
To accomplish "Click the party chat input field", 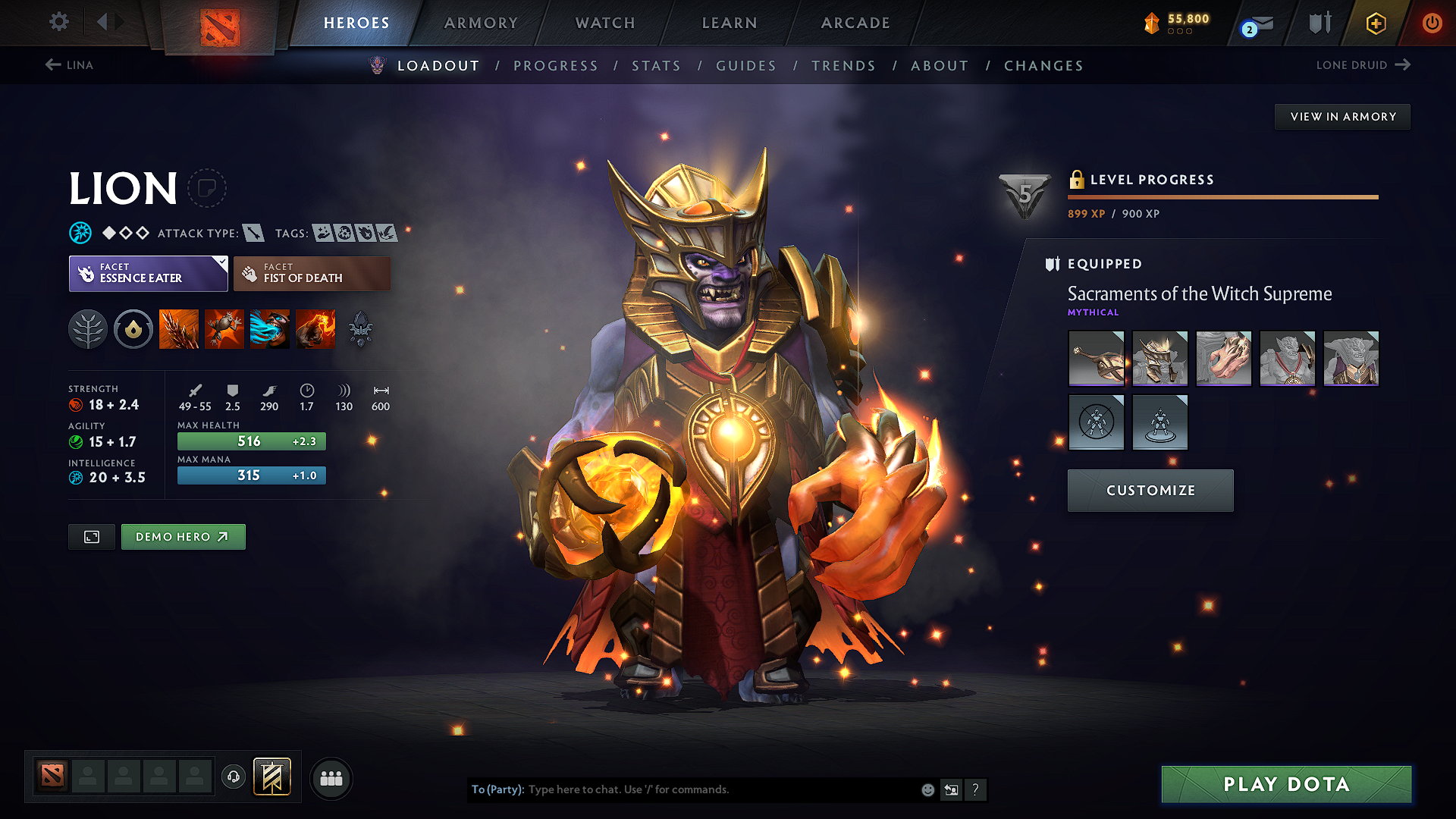I will 720,789.
